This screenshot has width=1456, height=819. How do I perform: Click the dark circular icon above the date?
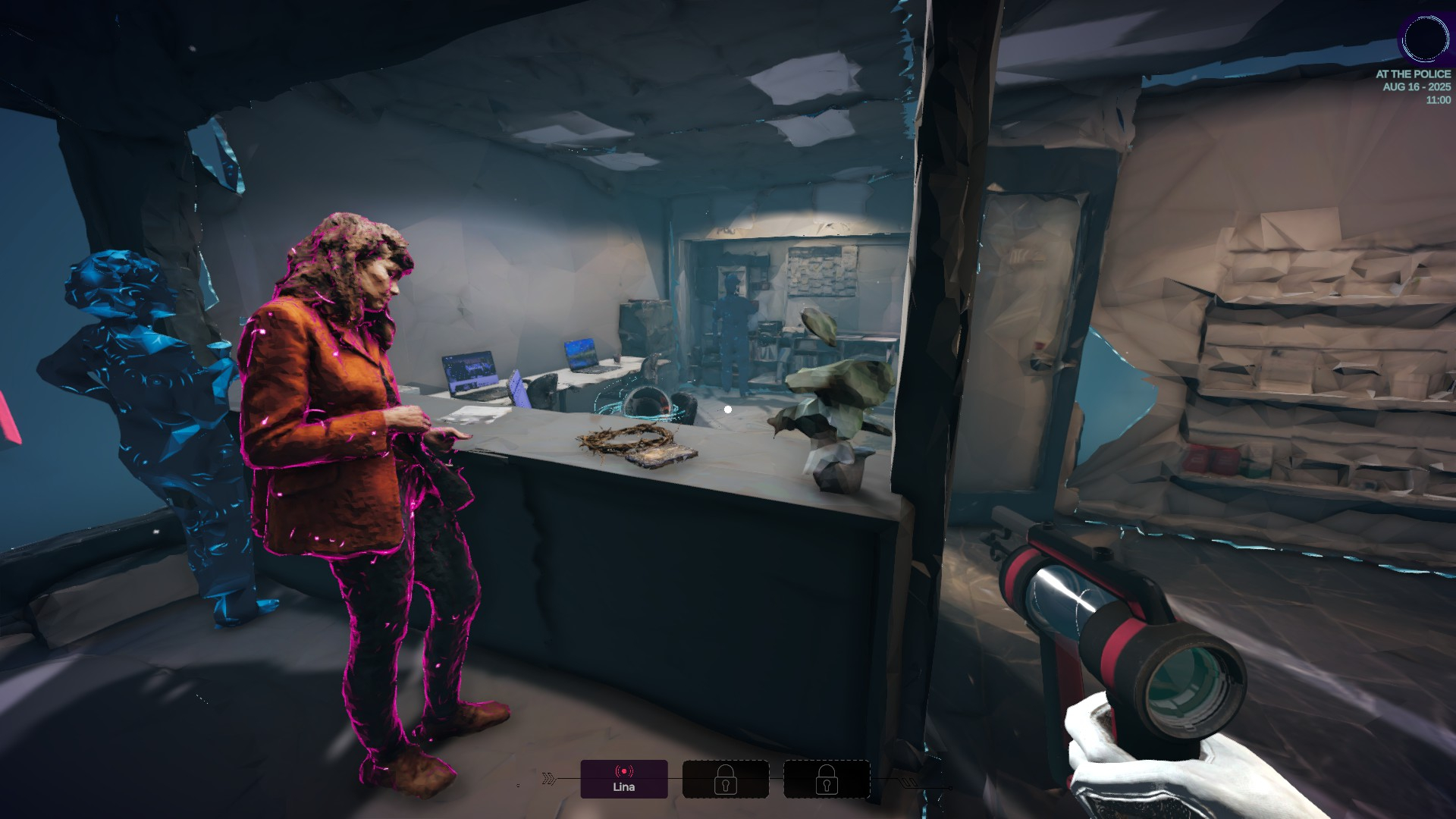pyautogui.click(x=1425, y=39)
